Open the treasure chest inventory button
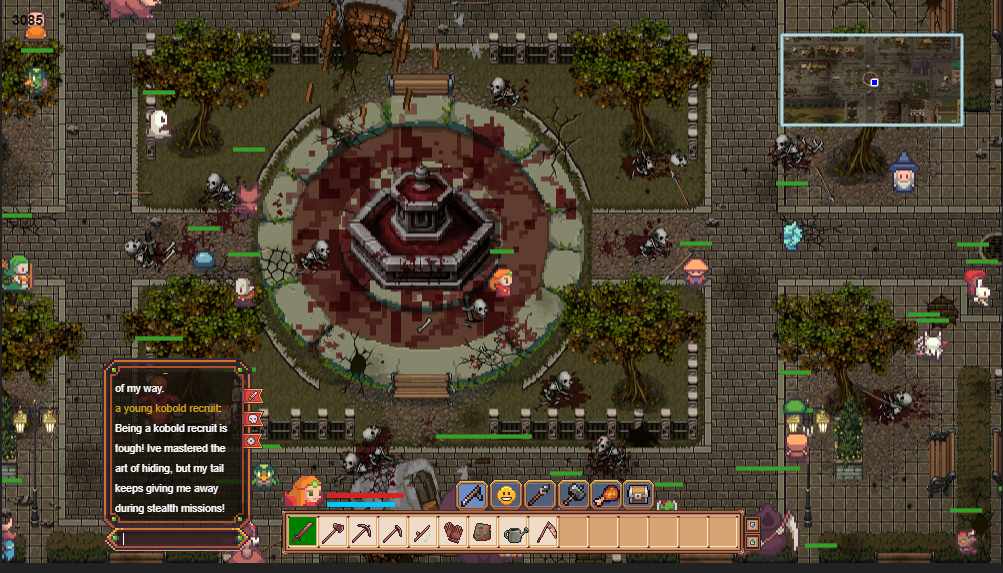This screenshot has width=1003, height=573. pyautogui.click(x=638, y=494)
